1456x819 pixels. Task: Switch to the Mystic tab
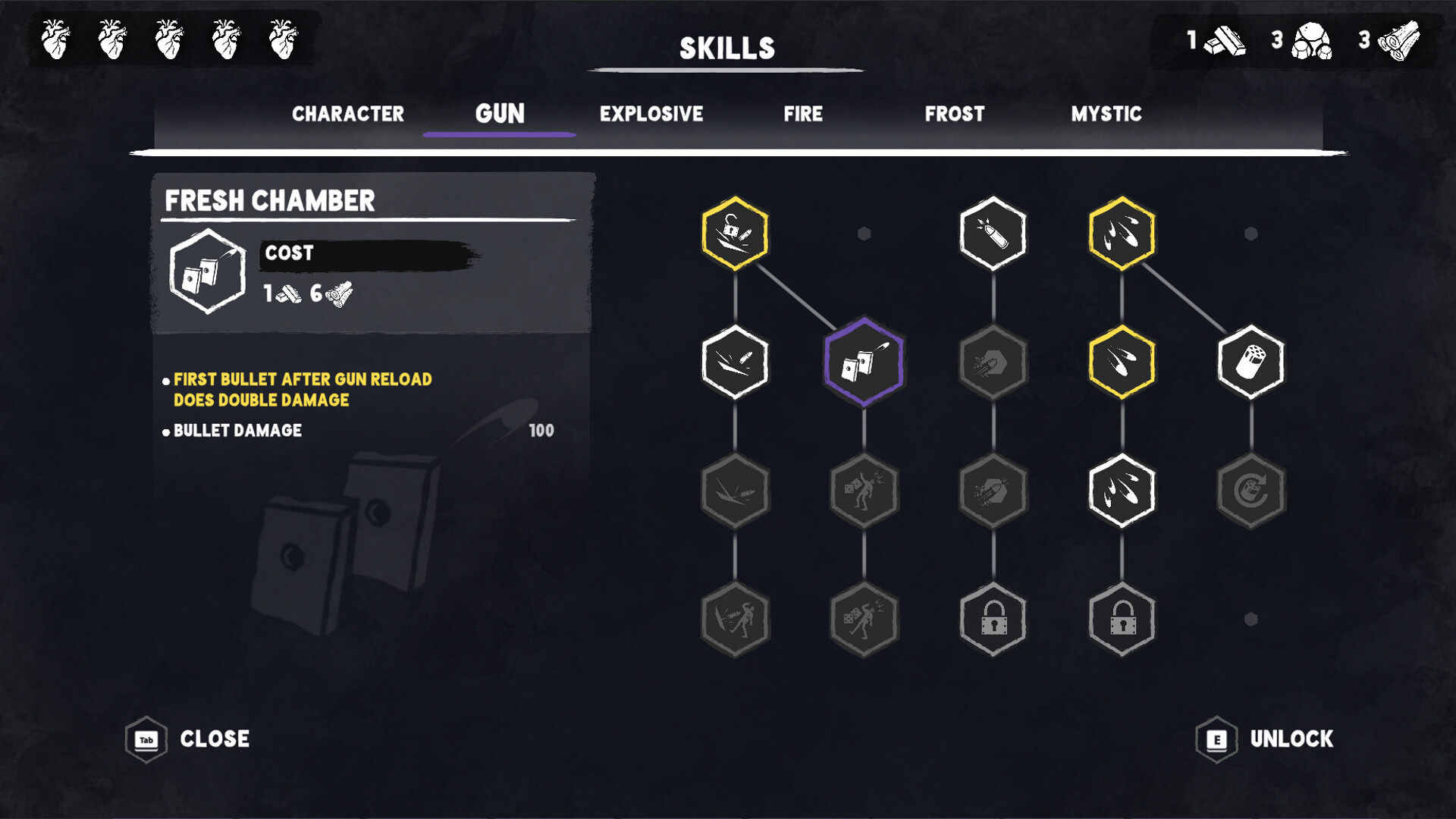1106,115
